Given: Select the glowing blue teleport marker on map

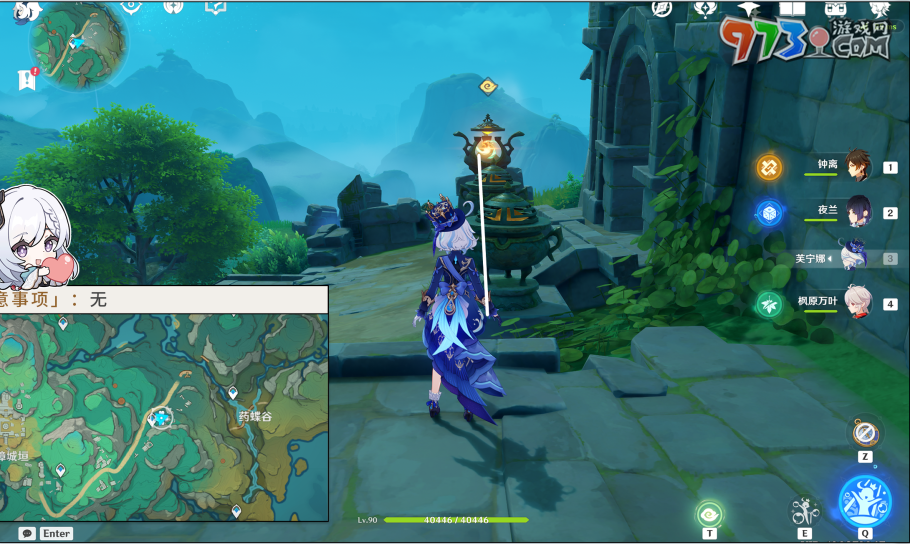Looking at the screenshot, I should (159, 418).
